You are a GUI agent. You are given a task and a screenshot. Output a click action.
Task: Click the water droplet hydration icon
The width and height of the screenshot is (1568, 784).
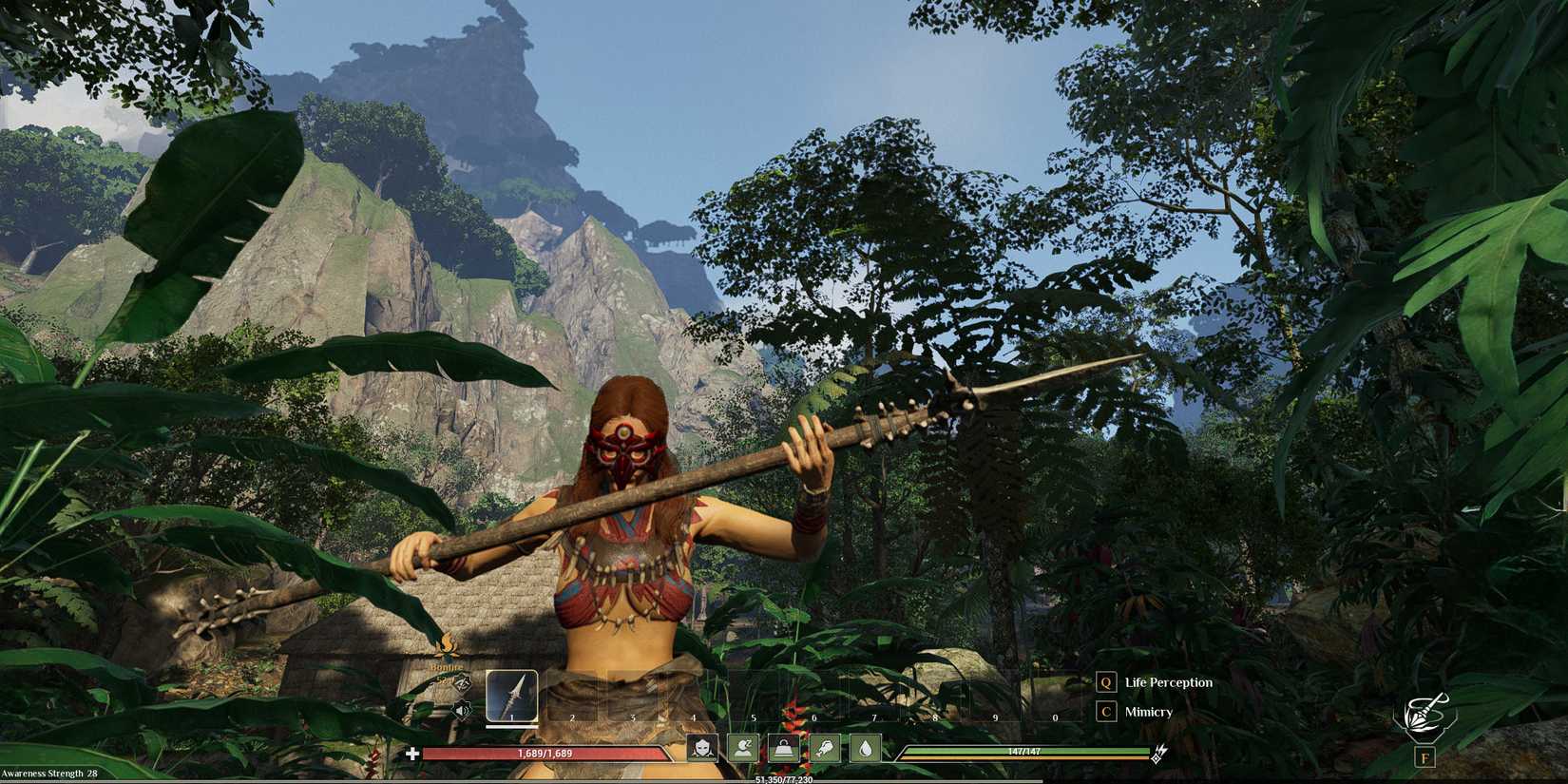click(866, 749)
